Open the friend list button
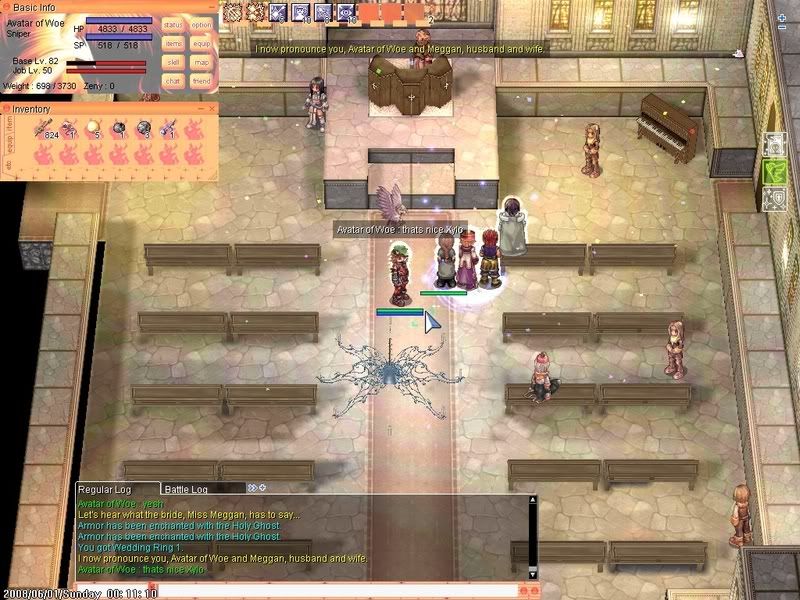Viewport: 800px width, 600px height. [202, 81]
